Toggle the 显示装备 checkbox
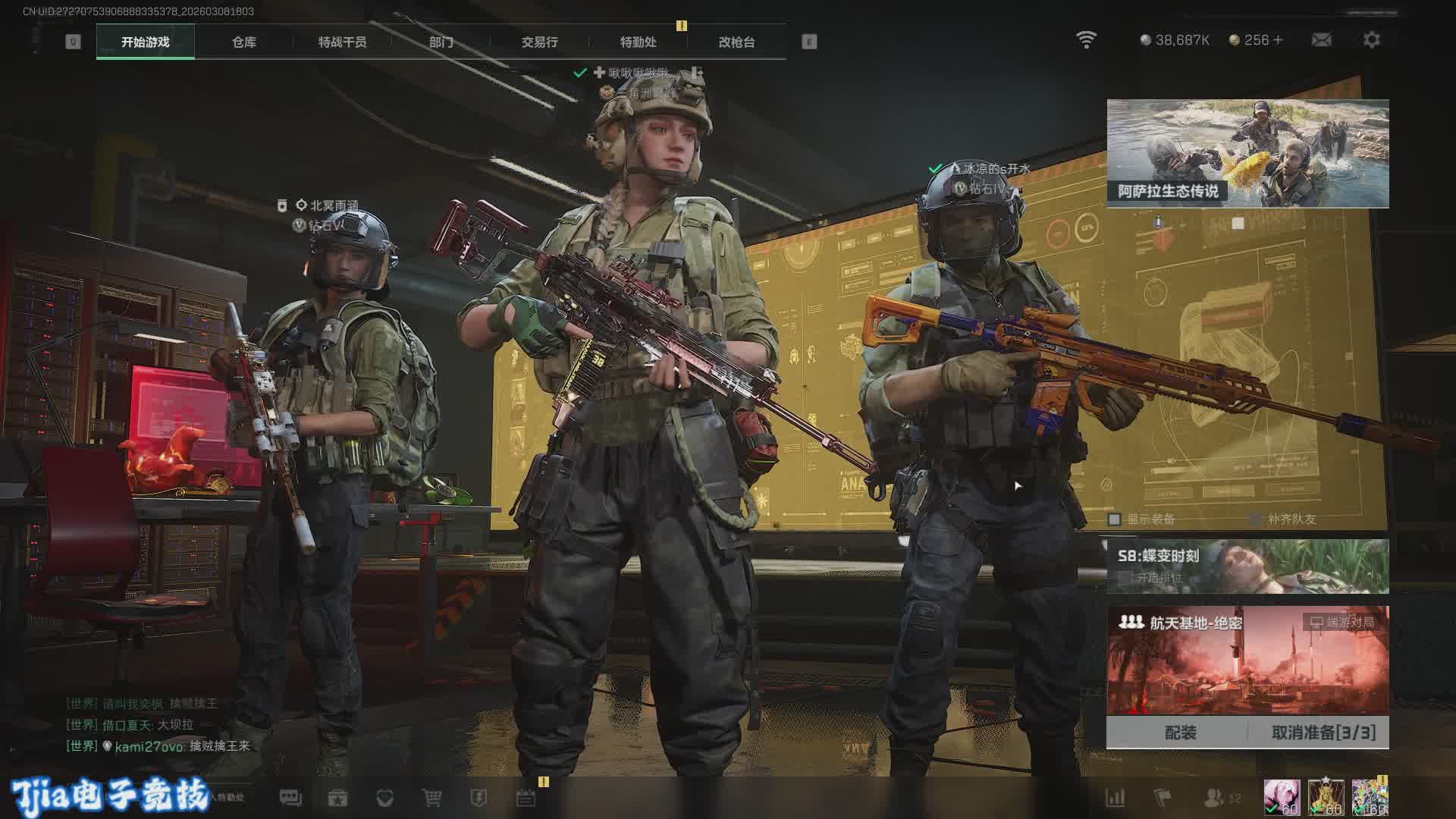Screen dimensions: 1456x819 click(x=1115, y=519)
